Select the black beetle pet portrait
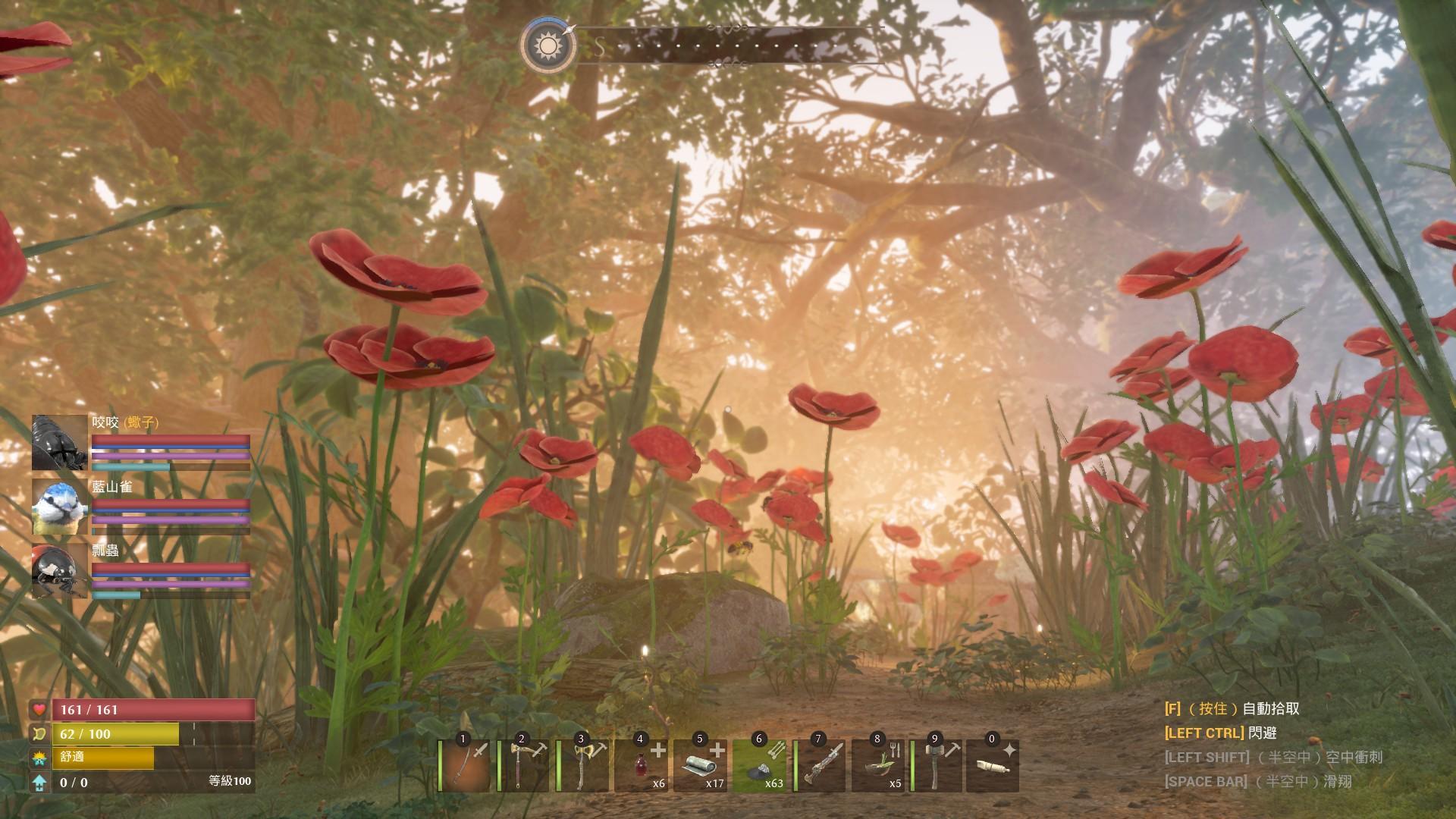 pos(60,443)
